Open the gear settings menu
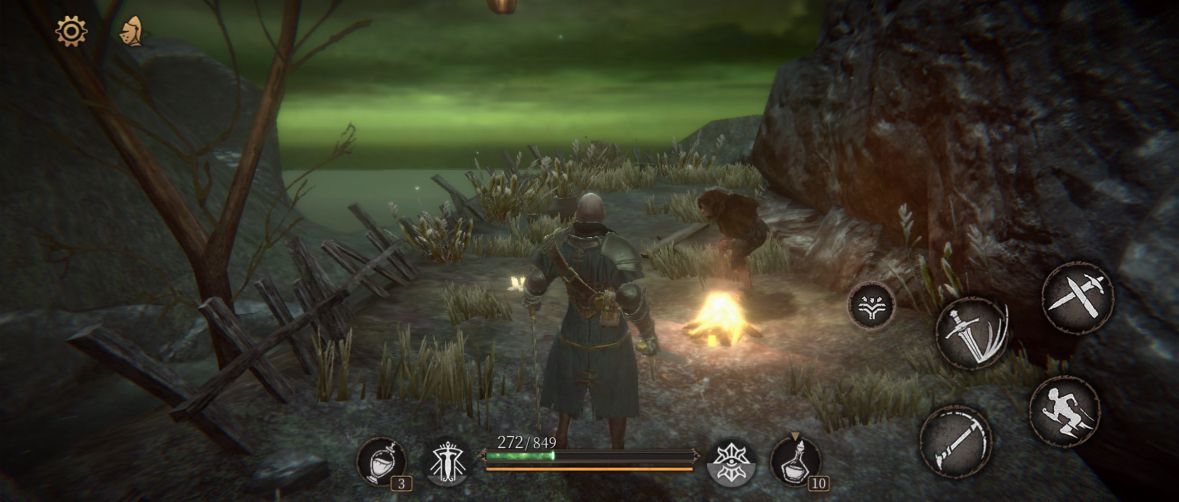Image resolution: width=1179 pixels, height=502 pixels. click(71, 31)
